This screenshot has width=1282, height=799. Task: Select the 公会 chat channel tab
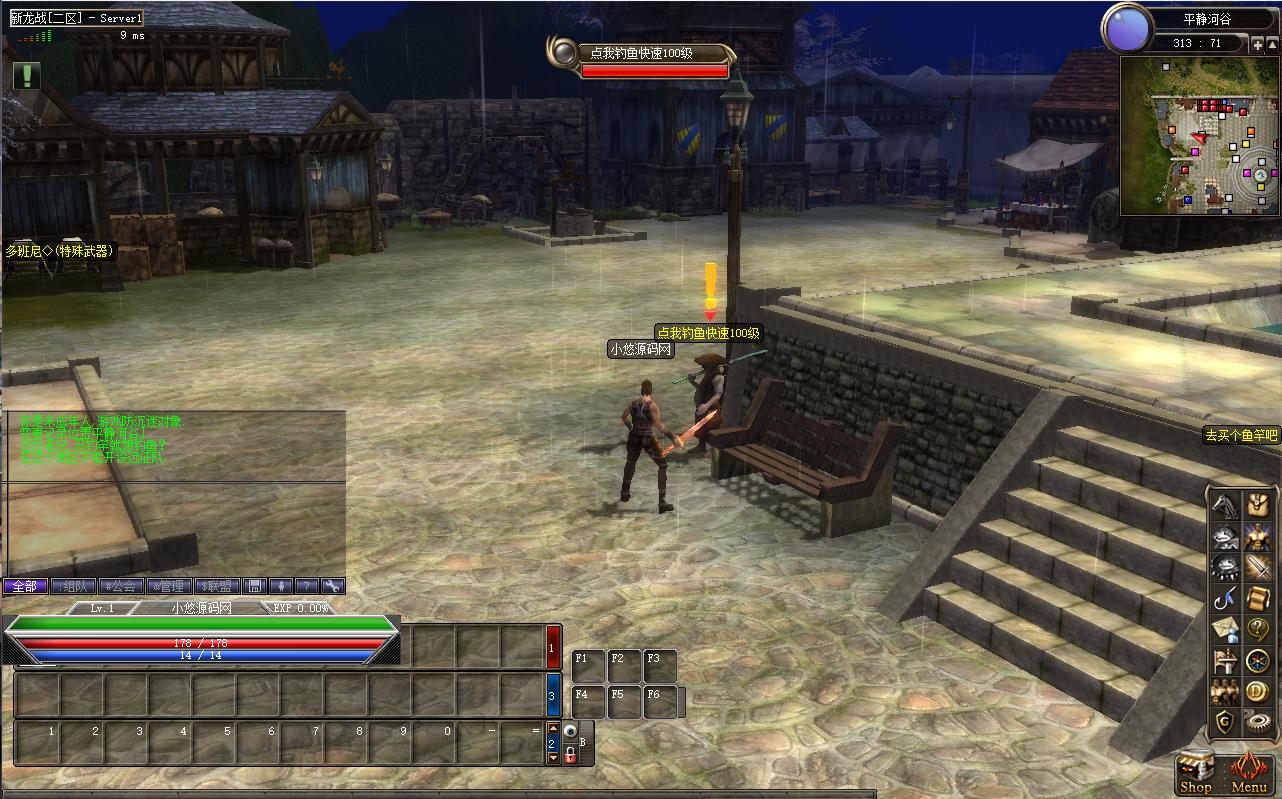click(x=122, y=586)
